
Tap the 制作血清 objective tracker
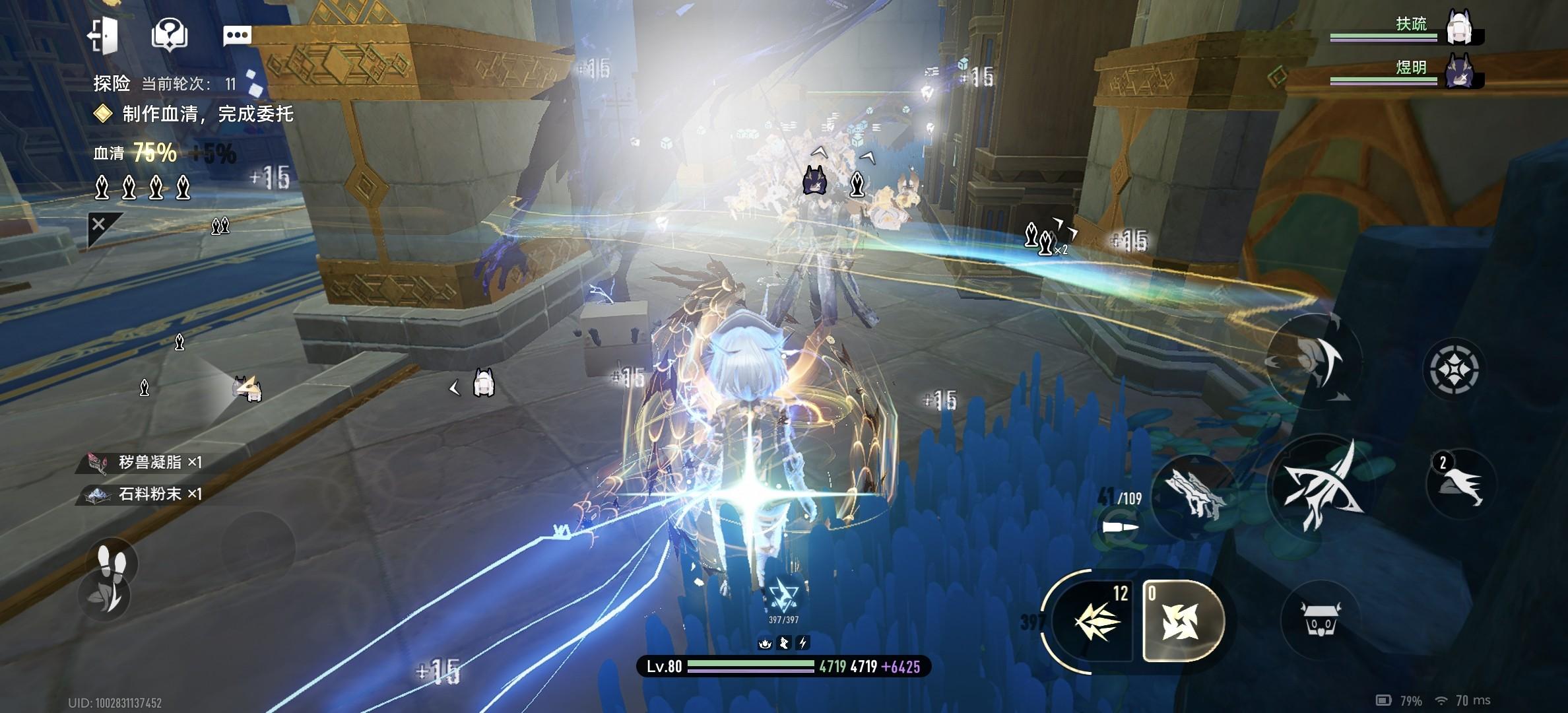point(206,114)
